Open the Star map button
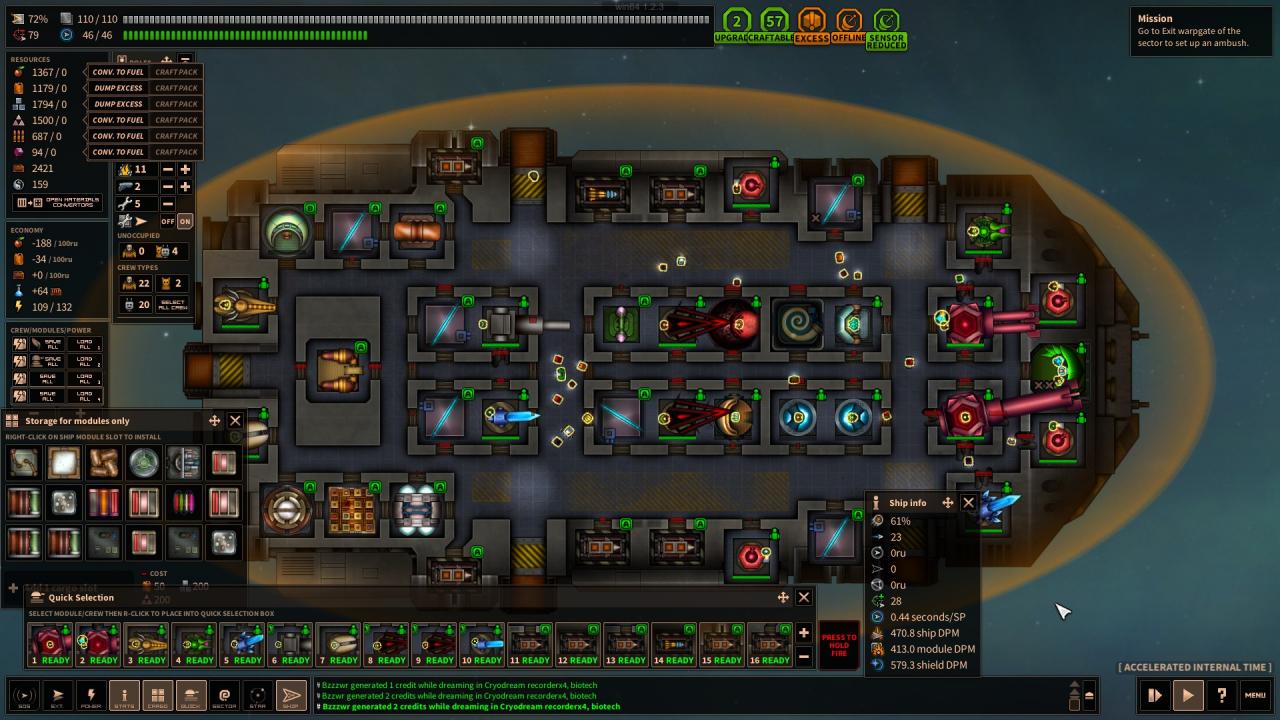This screenshot has height=720, width=1280. (x=258, y=695)
